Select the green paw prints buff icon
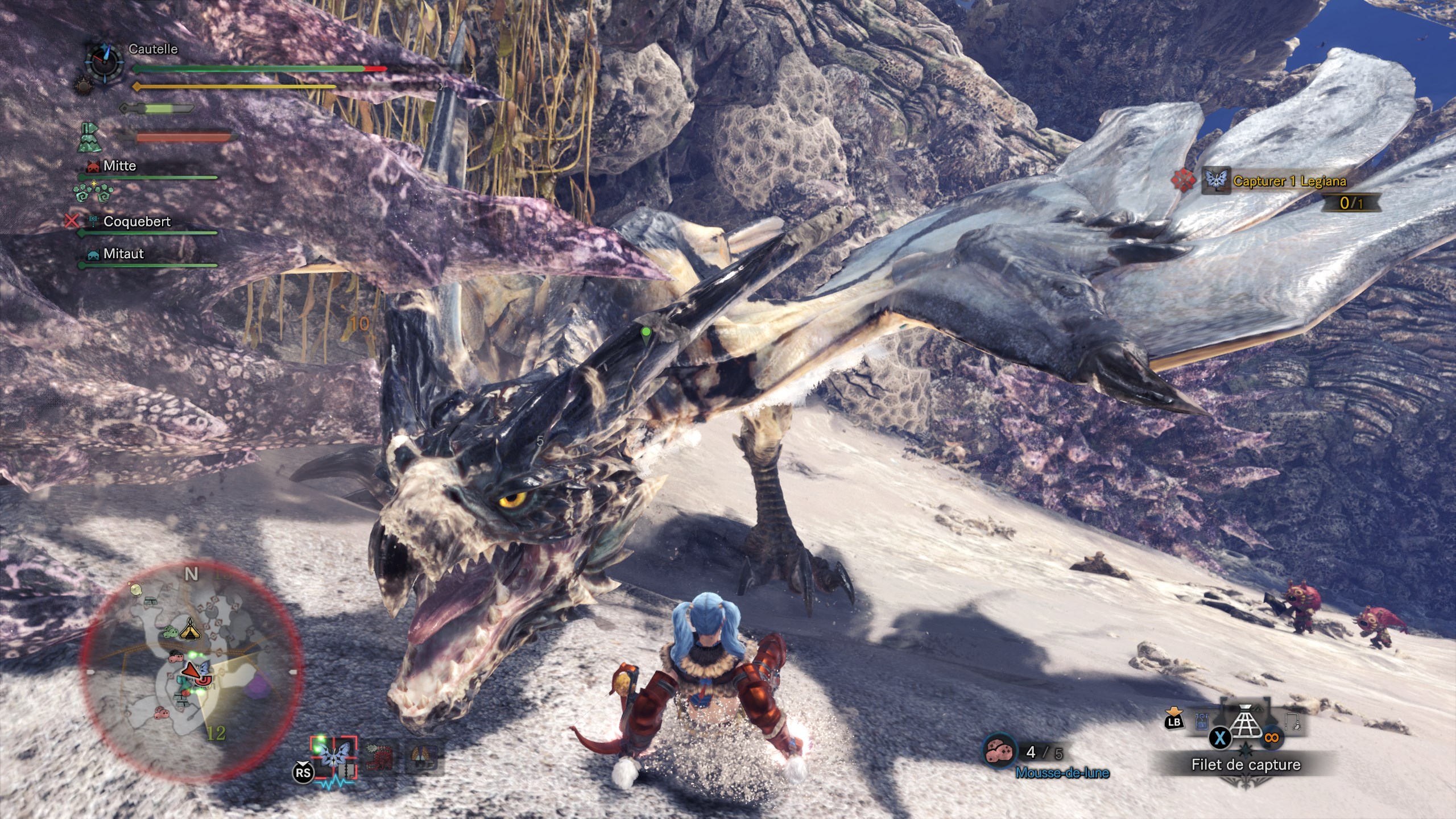 pyautogui.click(x=93, y=193)
